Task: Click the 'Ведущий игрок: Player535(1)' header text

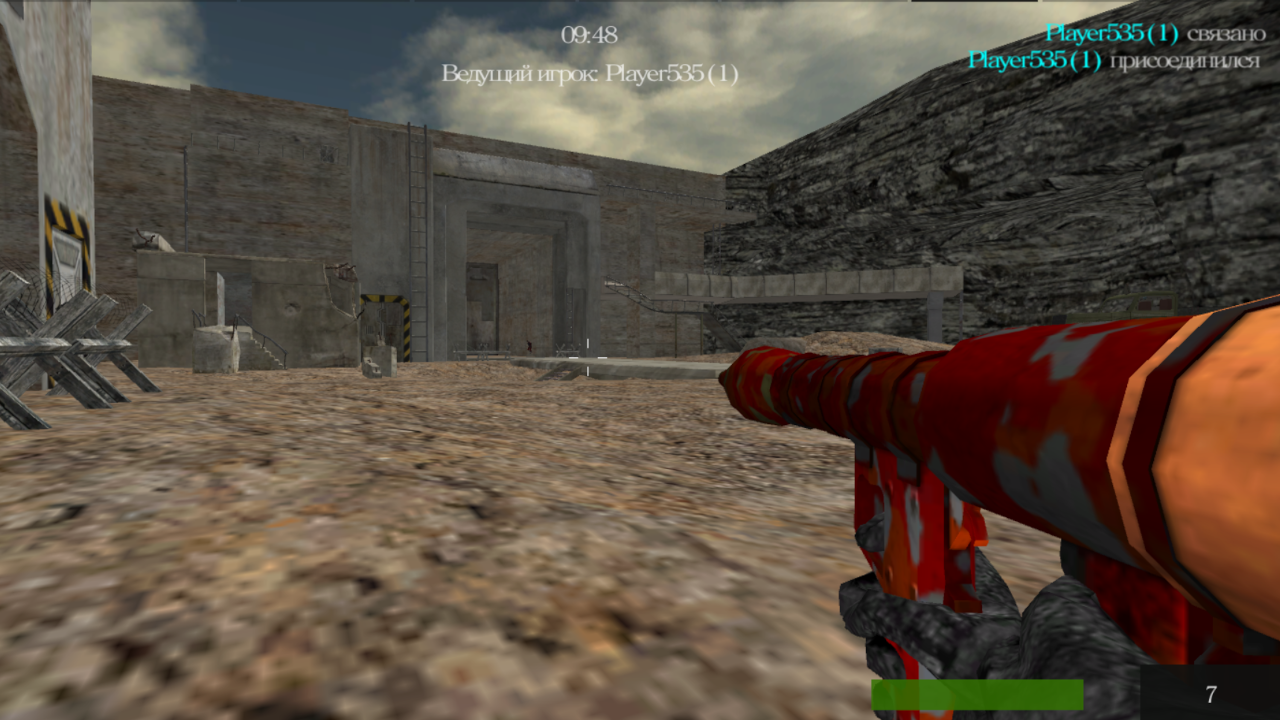Action: point(590,72)
